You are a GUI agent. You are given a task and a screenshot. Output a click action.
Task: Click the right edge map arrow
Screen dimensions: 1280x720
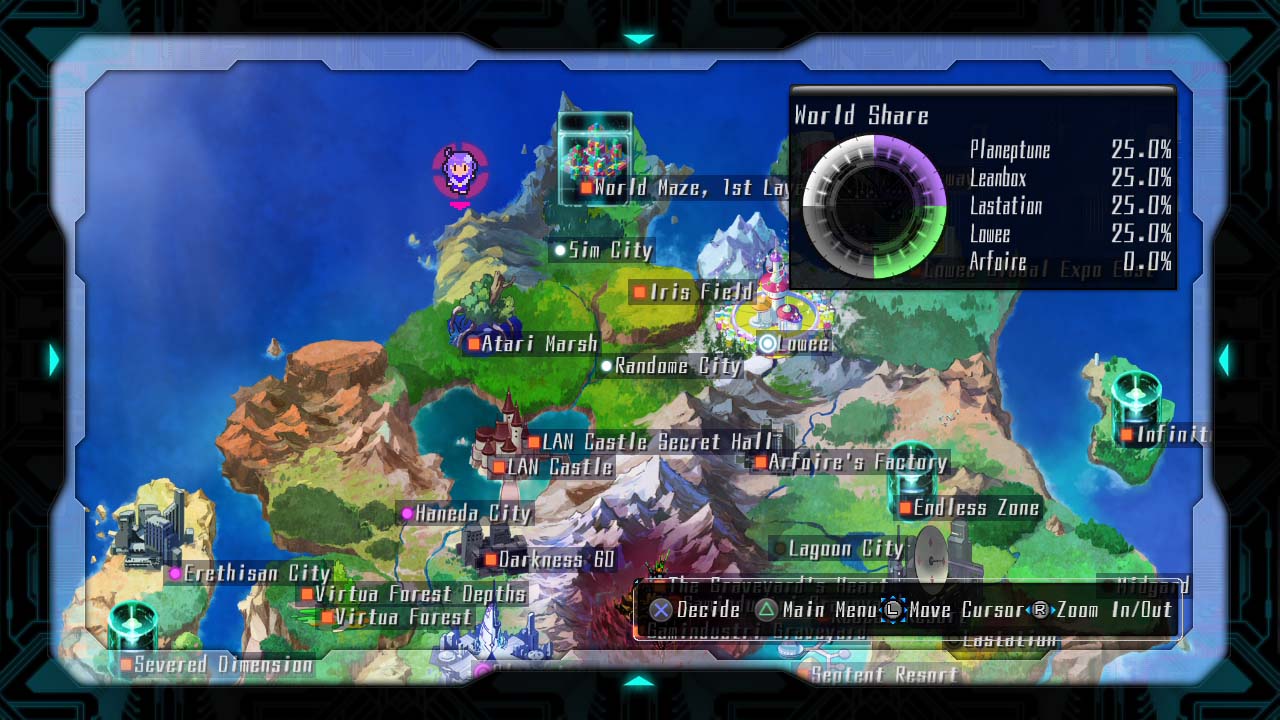tap(1223, 360)
